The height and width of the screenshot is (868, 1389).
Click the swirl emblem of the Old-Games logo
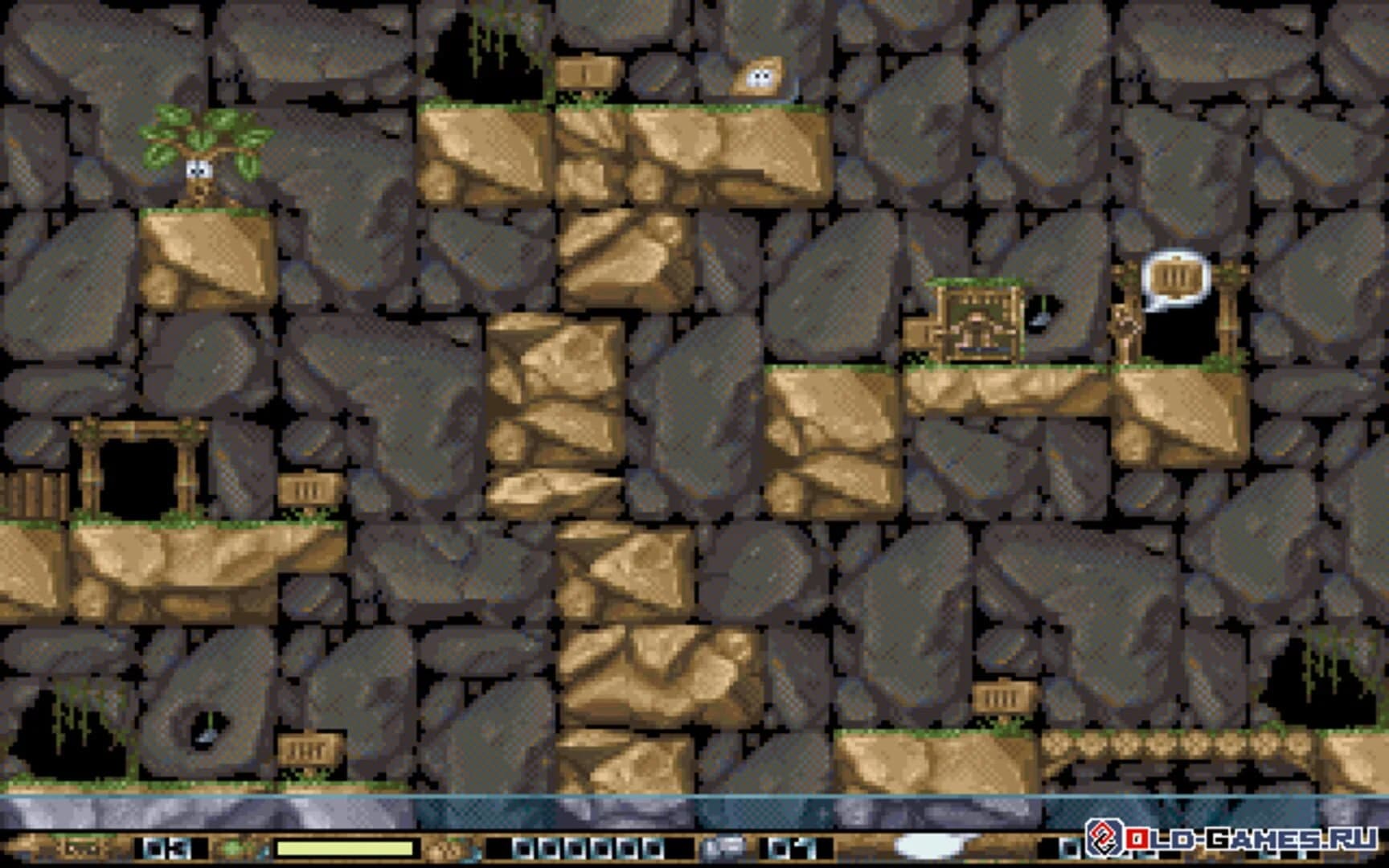1104,839
